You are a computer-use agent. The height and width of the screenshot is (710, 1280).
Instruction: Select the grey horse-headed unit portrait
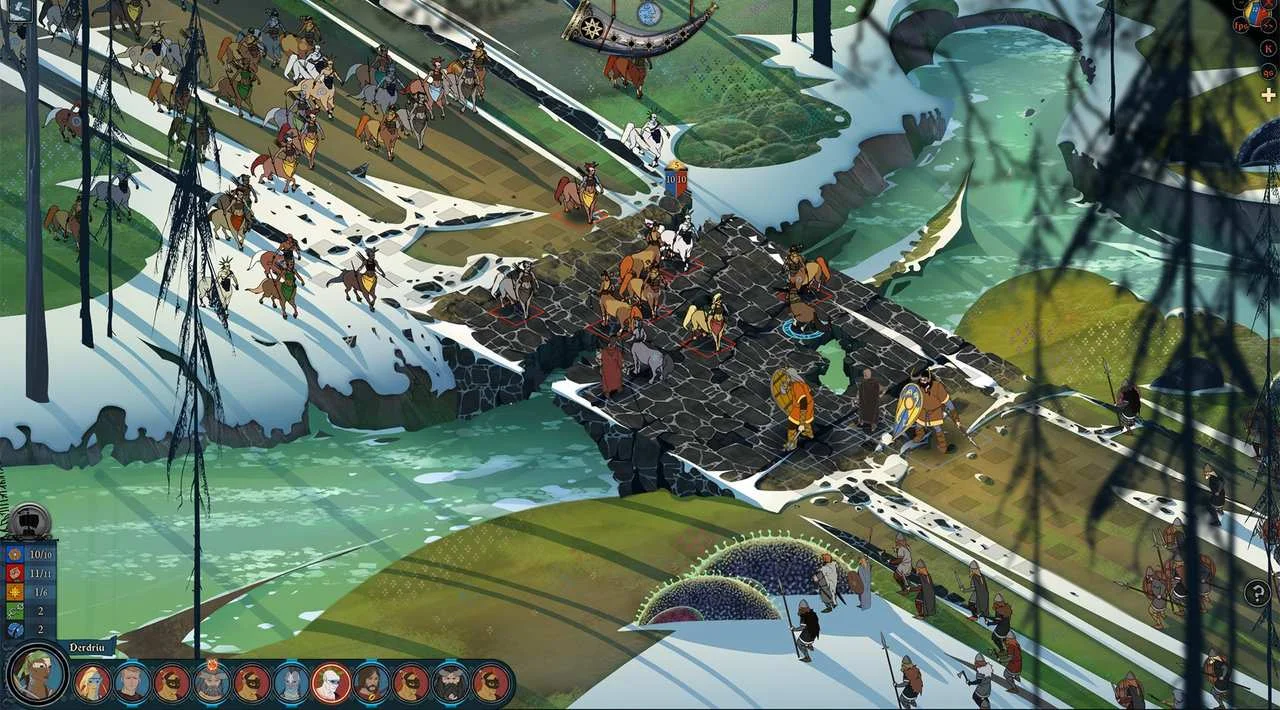click(291, 683)
